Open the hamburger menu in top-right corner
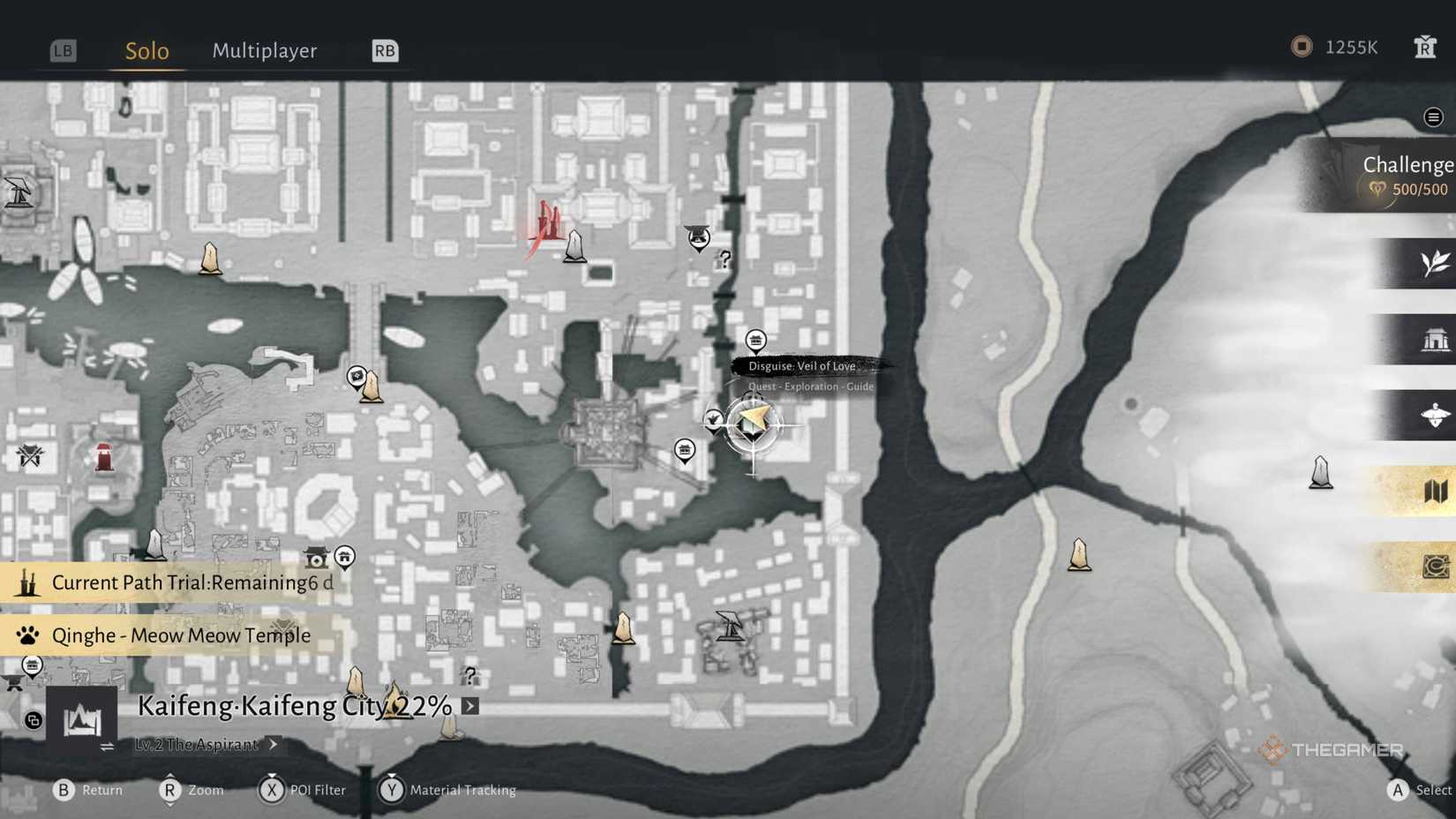Screen dimensions: 1456x819 (1435, 116)
